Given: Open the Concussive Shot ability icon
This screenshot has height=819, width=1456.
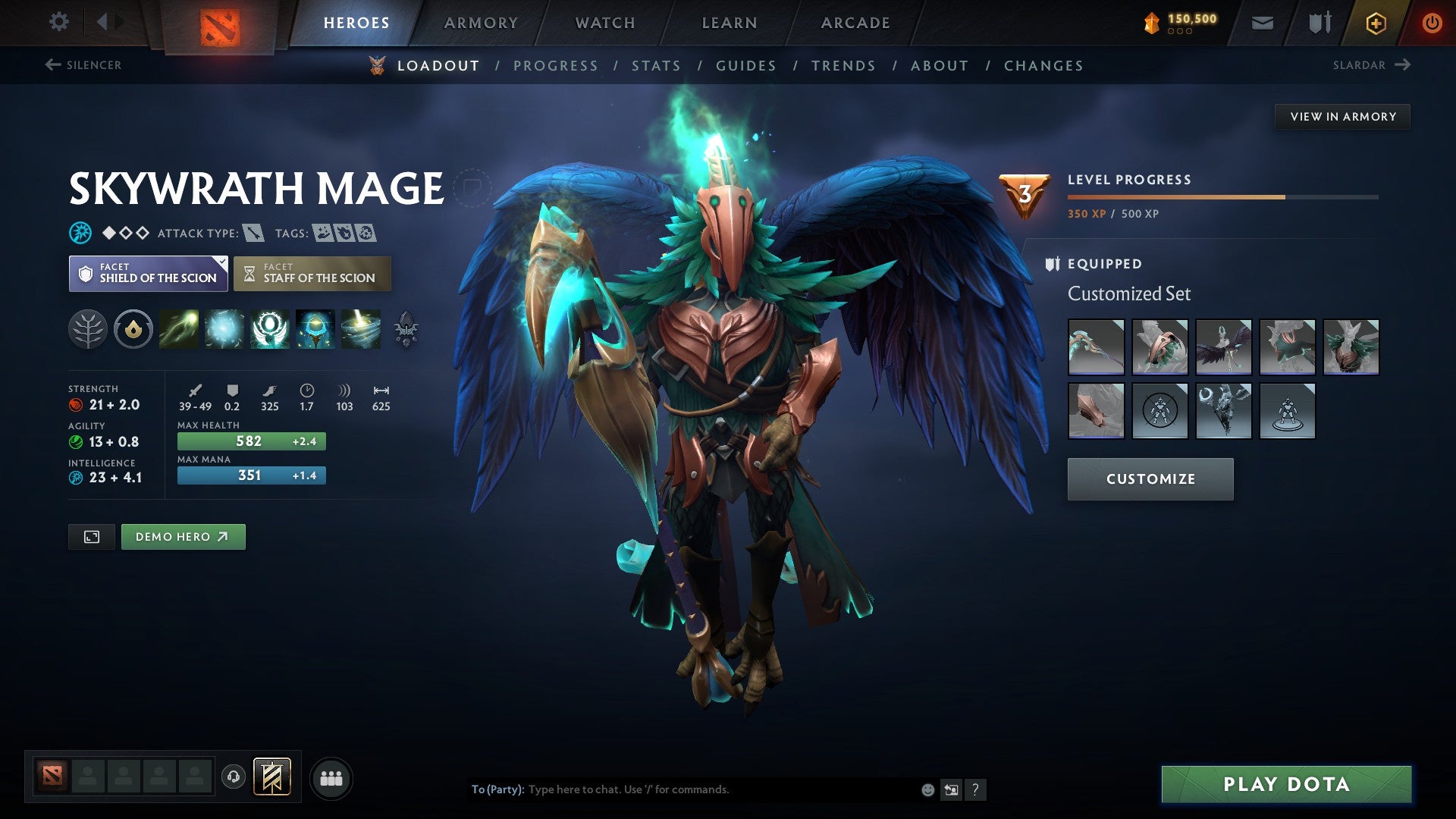Looking at the screenshot, I should tap(224, 329).
